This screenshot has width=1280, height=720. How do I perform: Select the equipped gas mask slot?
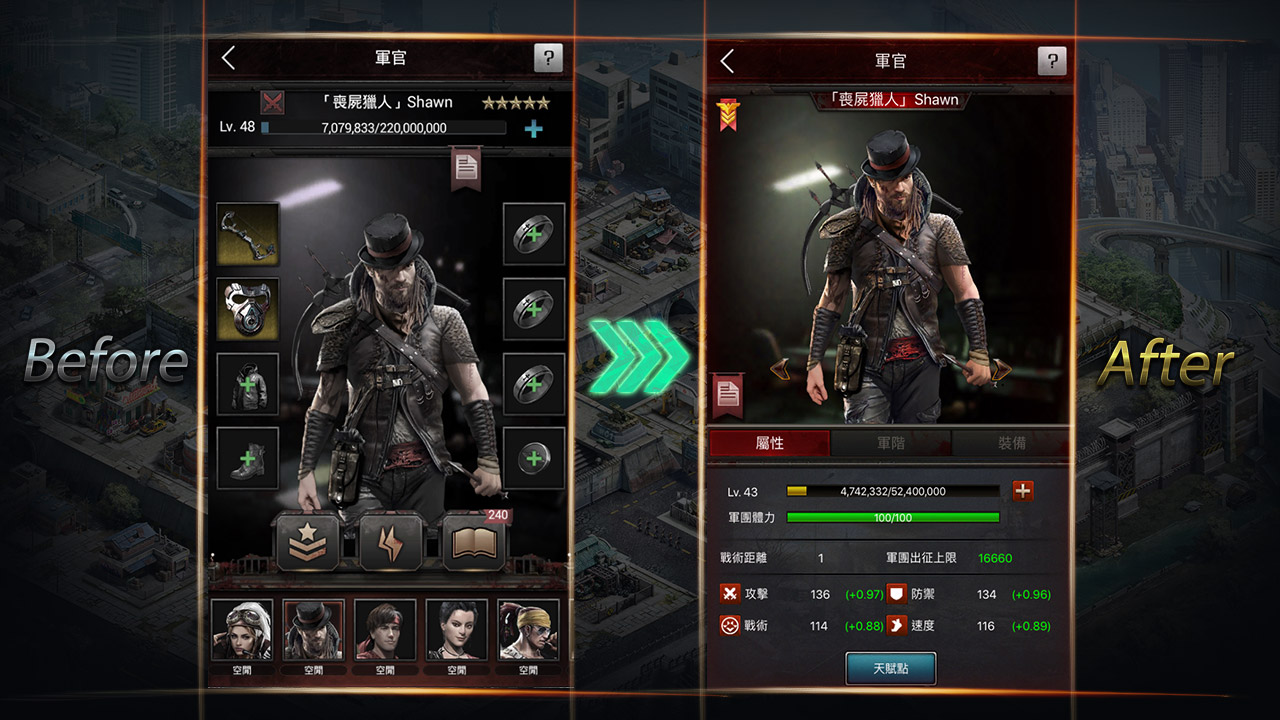click(x=248, y=309)
